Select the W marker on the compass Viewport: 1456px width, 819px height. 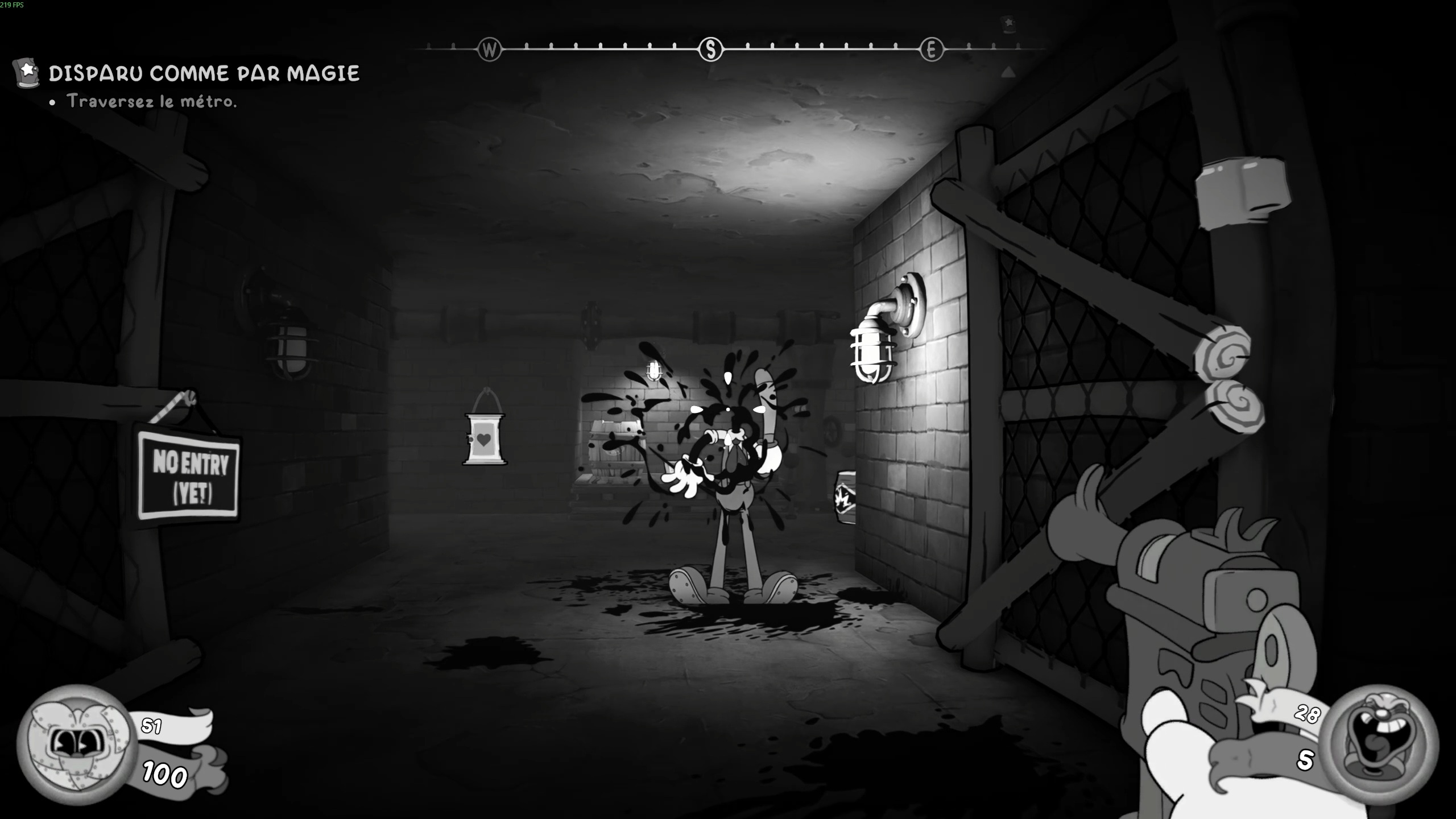(490, 49)
